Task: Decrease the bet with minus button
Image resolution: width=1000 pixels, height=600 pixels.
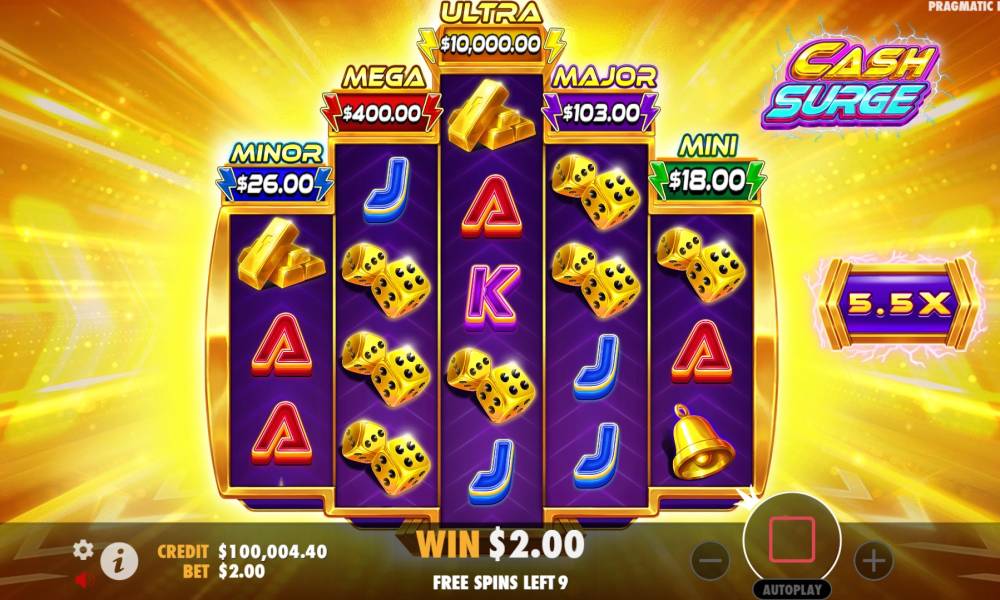Action: pos(709,560)
